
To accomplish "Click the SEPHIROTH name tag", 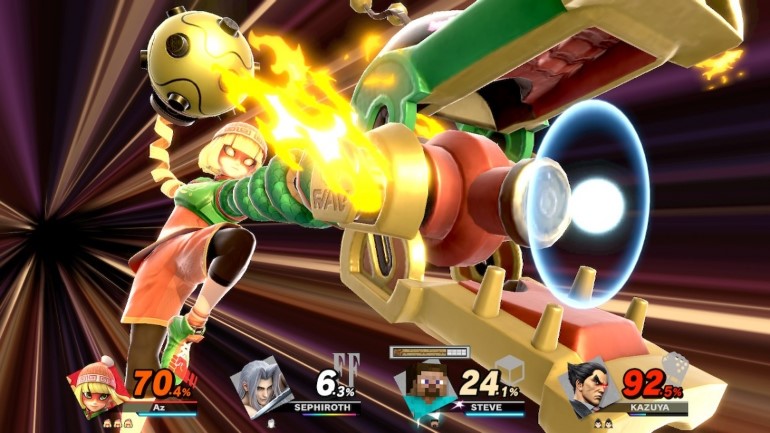I will (321, 408).
